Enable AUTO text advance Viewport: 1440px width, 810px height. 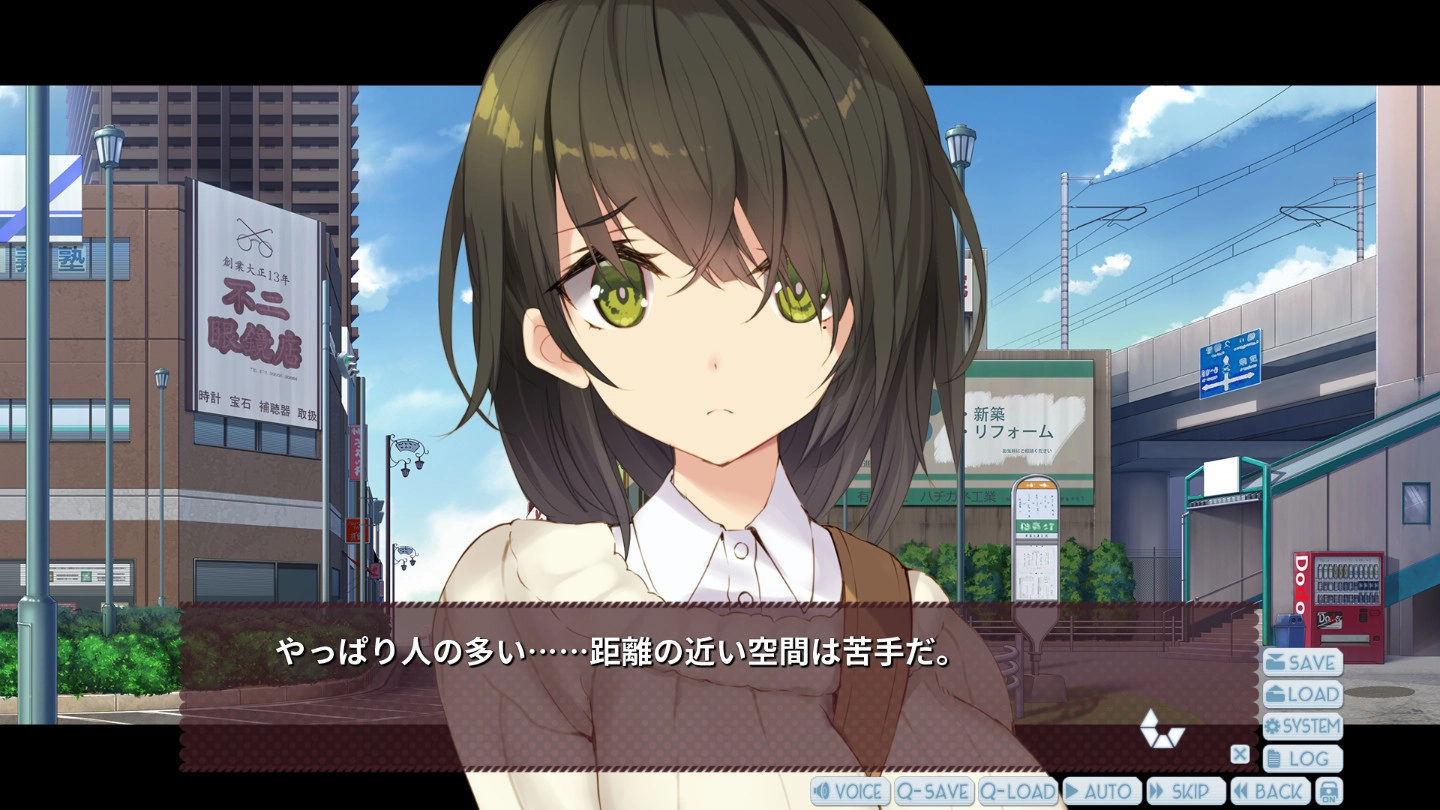click(1102, 792)
